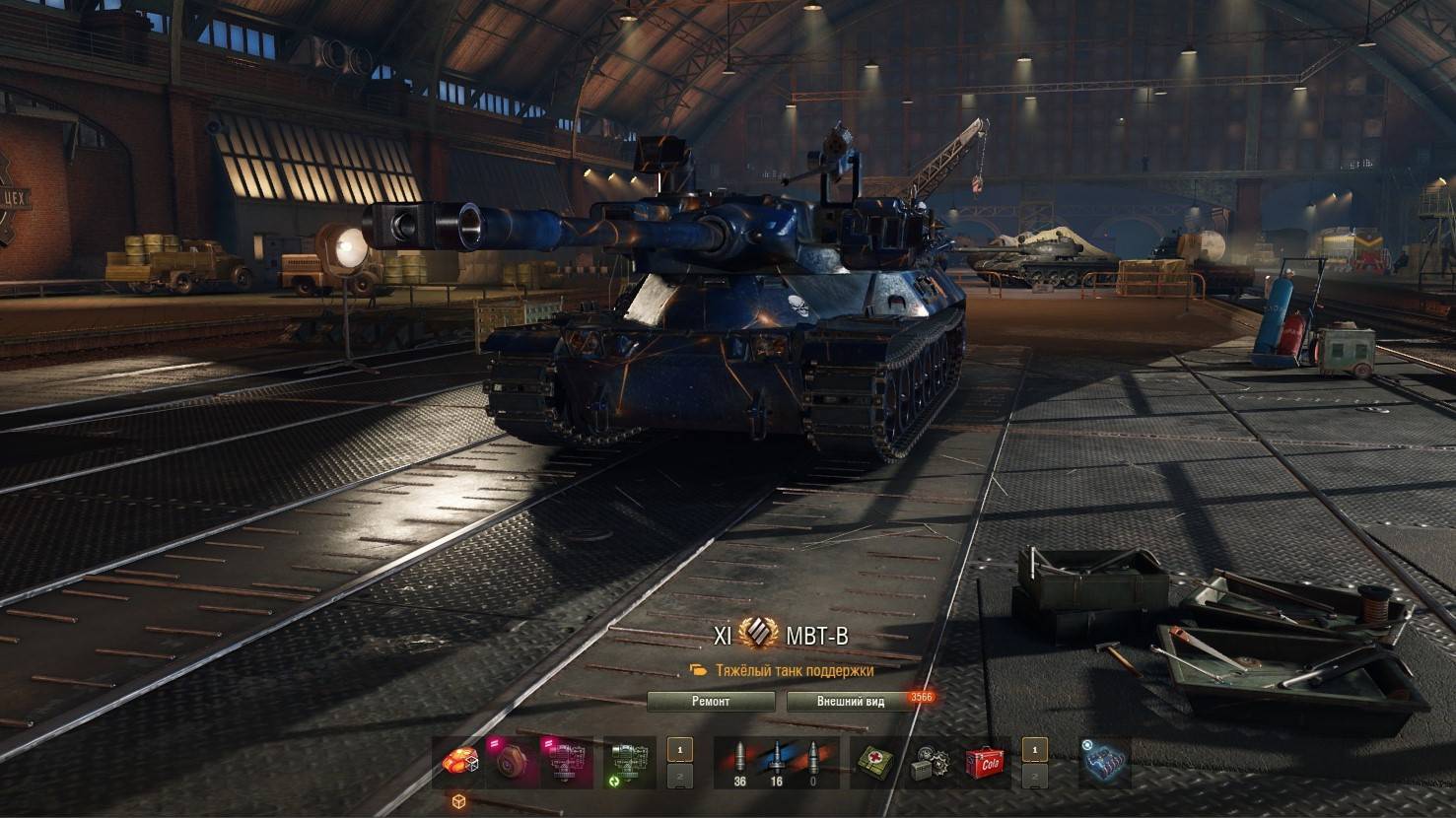Open the first aid kit consumable slot
The height and width of the screenshot is (818, 1456).
pyautogui.click(x=874, y=763)
